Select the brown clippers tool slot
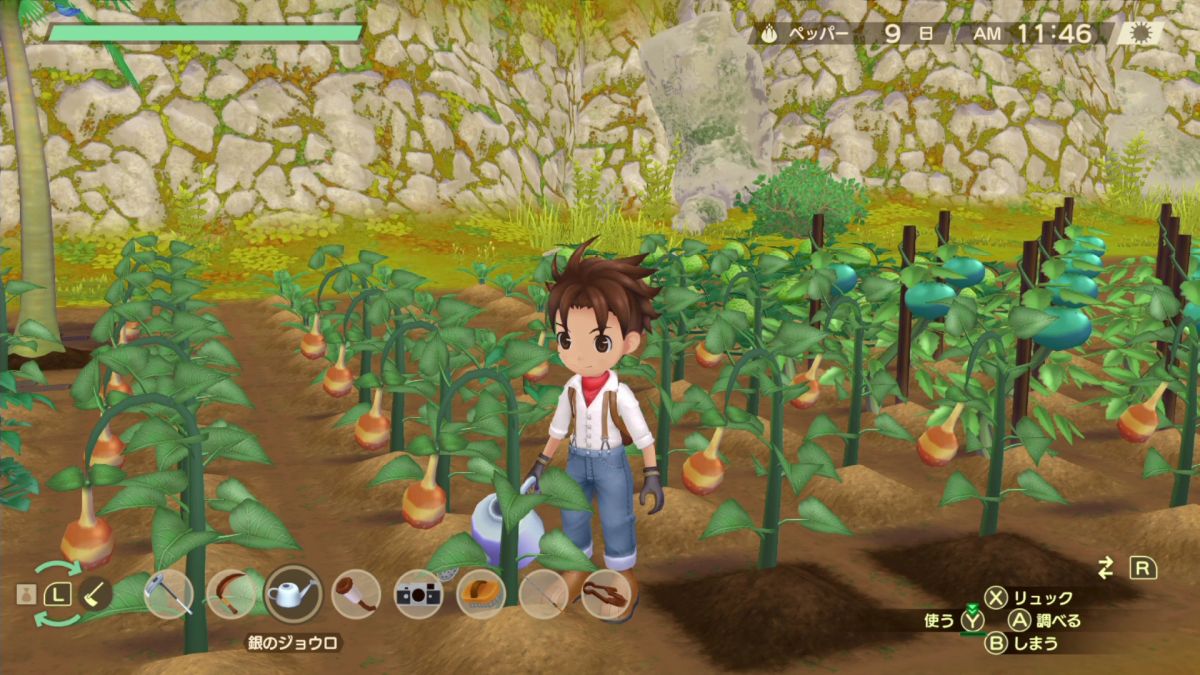 pyautogui.click(x=606, y=594)
